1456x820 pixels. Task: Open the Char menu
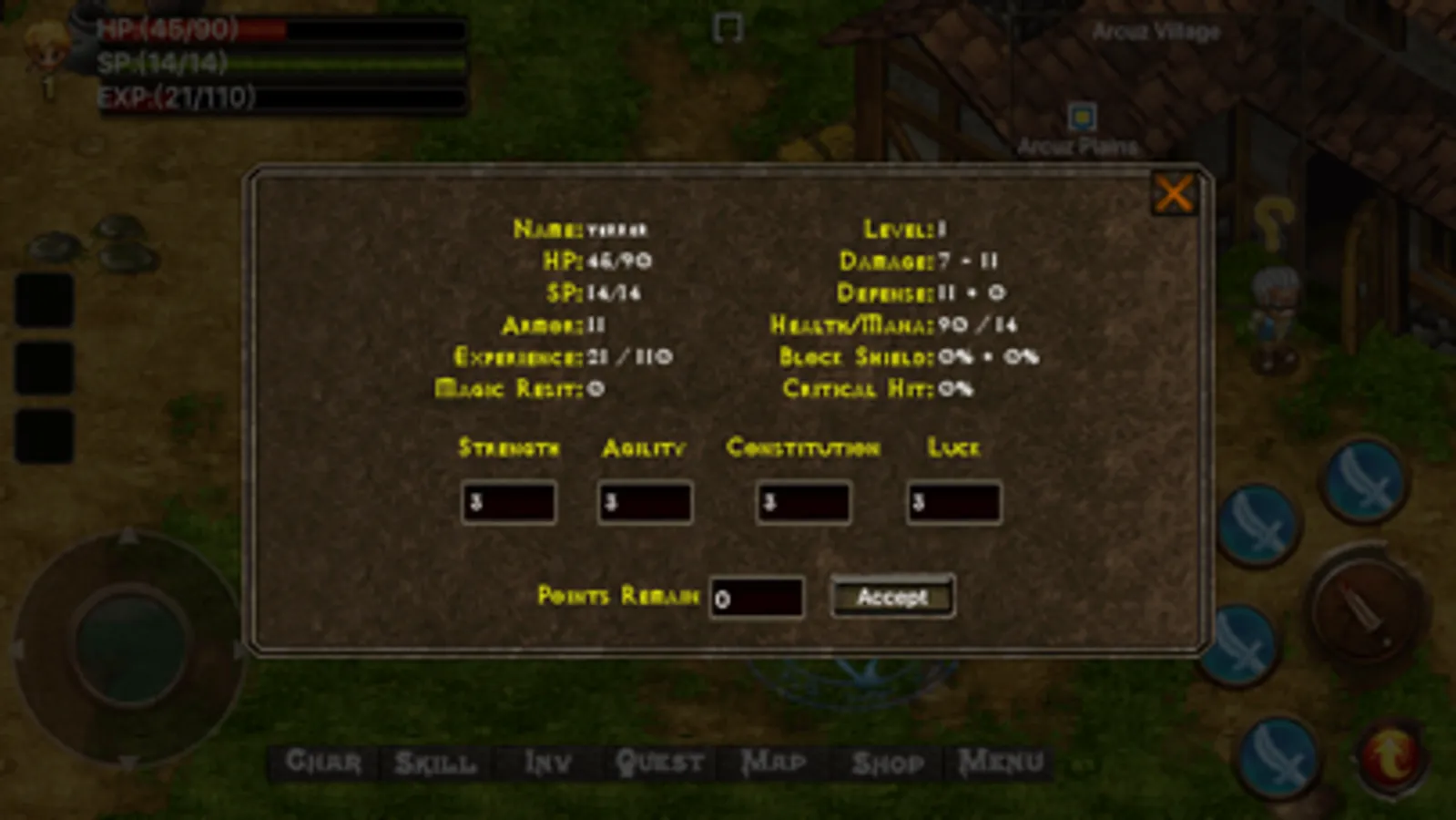pyautogui.click(x=322, y=762)
